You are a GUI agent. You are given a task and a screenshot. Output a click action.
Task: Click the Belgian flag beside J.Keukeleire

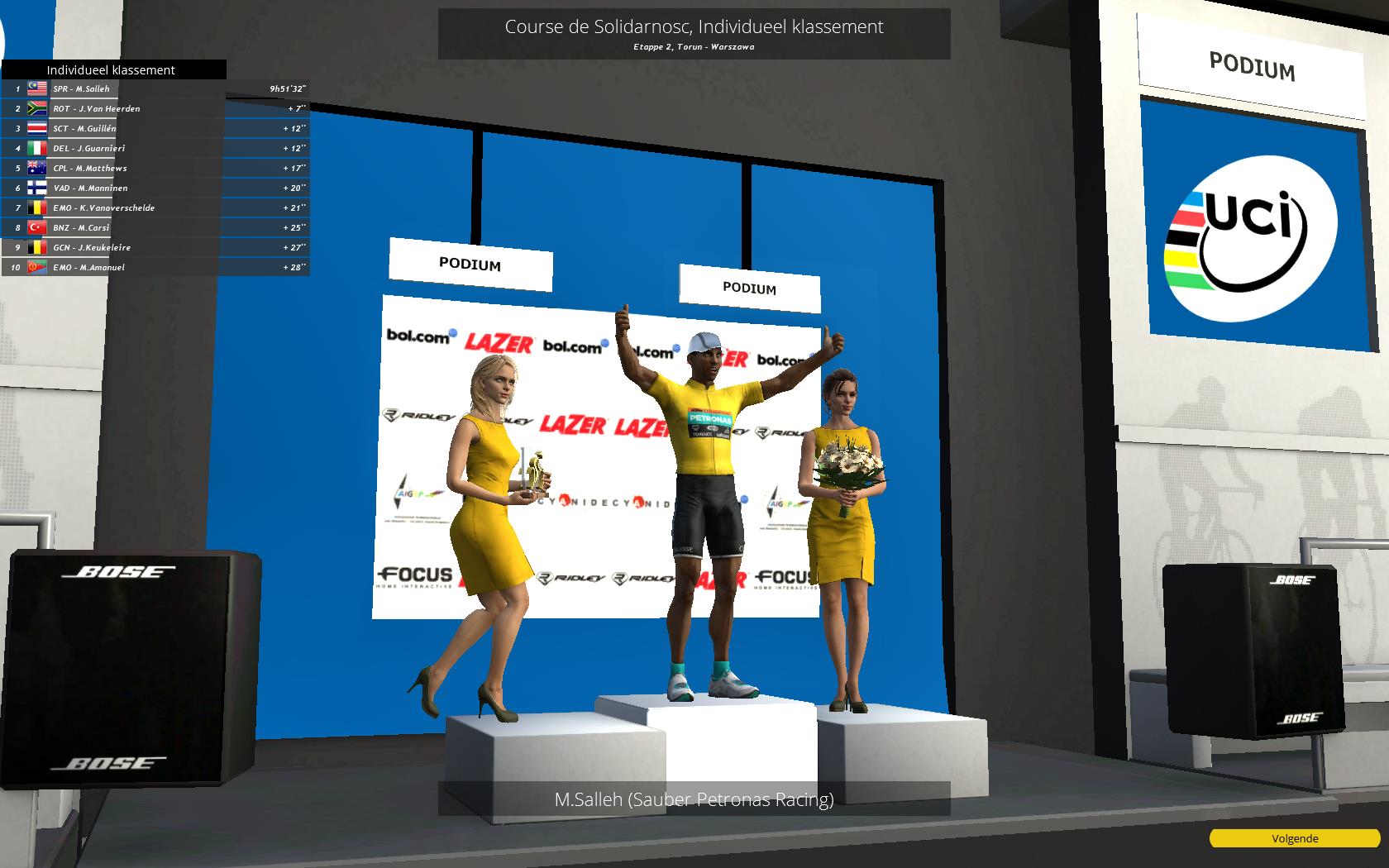[x=37, y=247]
